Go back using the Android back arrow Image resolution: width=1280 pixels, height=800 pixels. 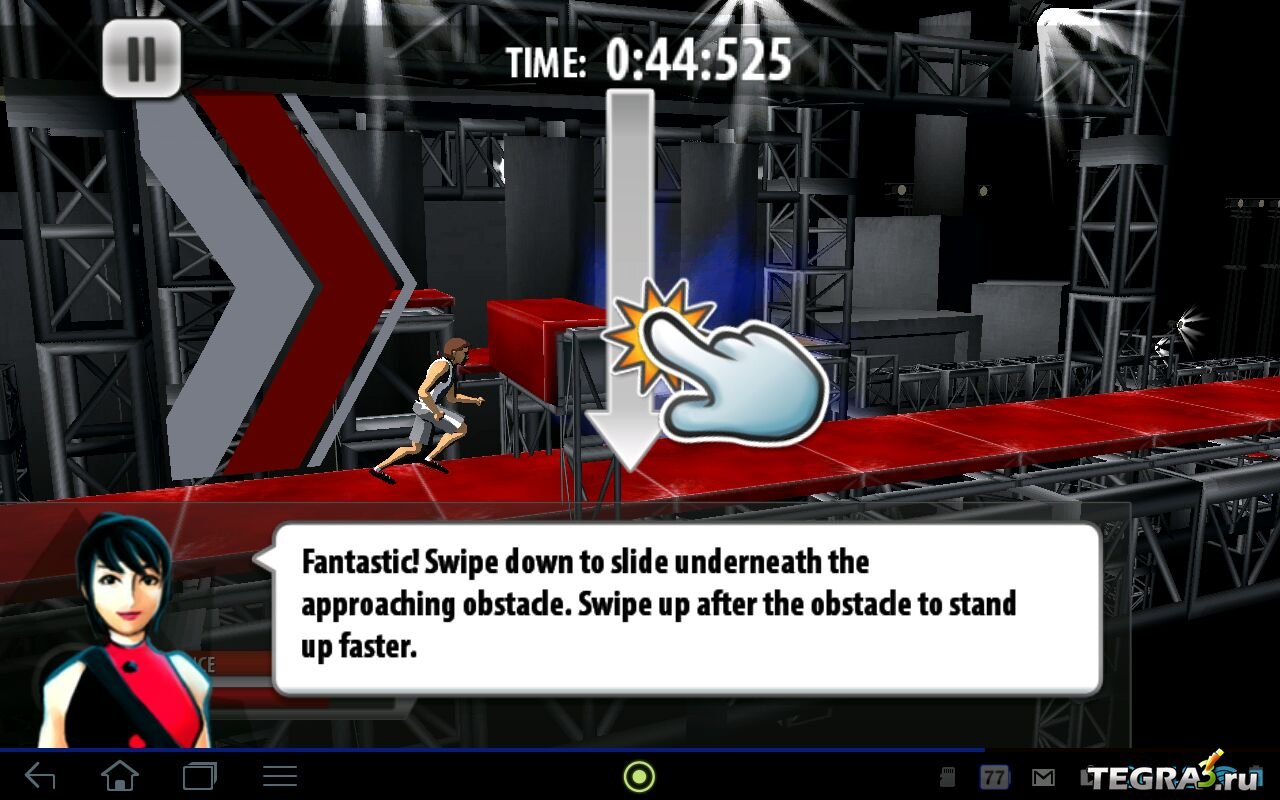(40, 776)
